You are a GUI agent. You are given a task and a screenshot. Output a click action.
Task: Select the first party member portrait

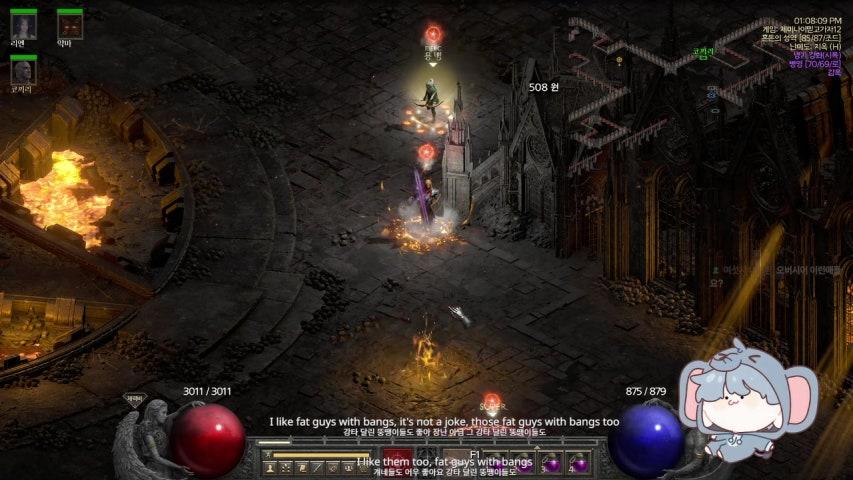point(23,26)
